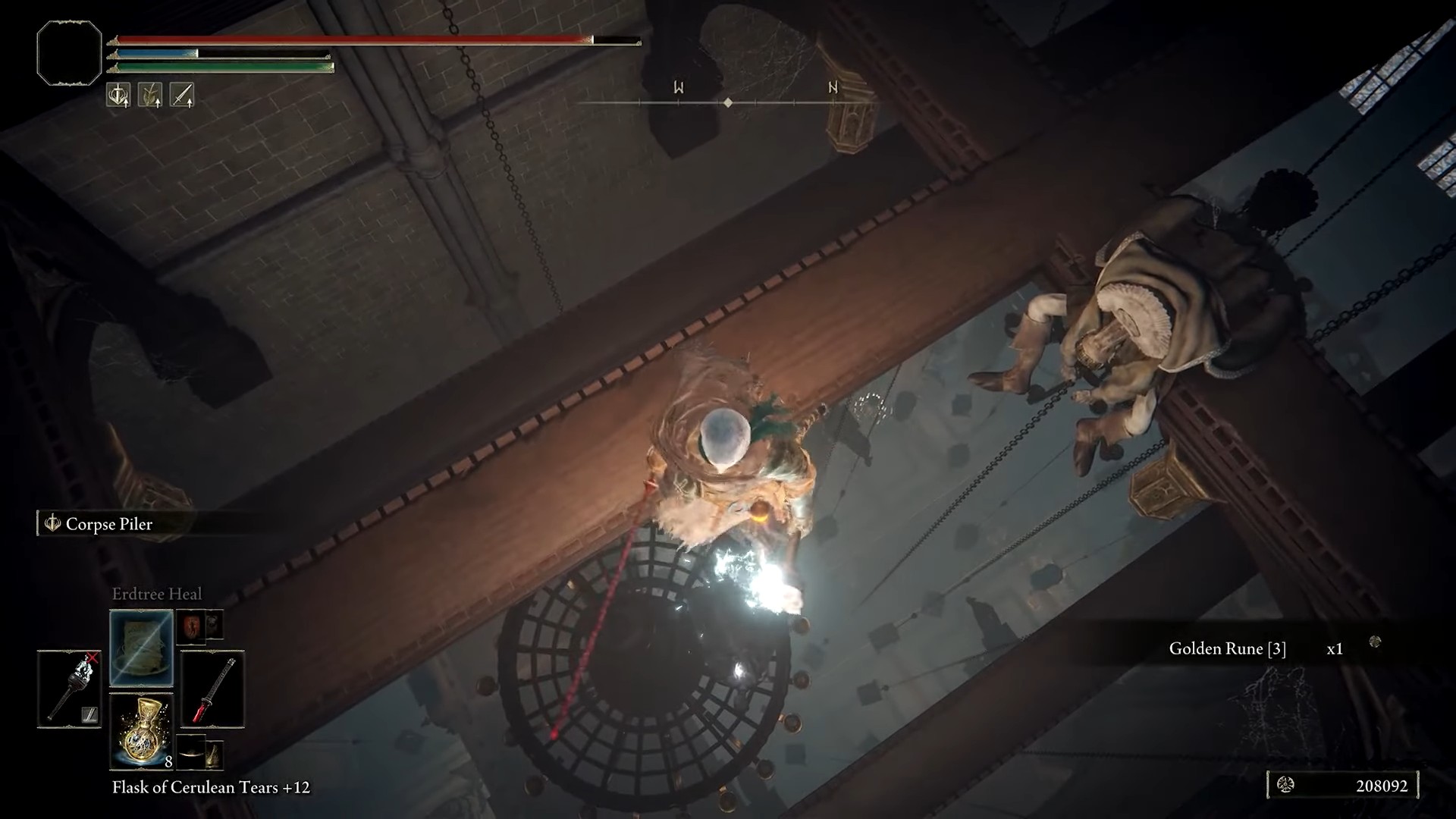This screenshot has height=819, width=1456.
Task: Select the Erdtree Heal spell slot
Action: click(142, 648)
